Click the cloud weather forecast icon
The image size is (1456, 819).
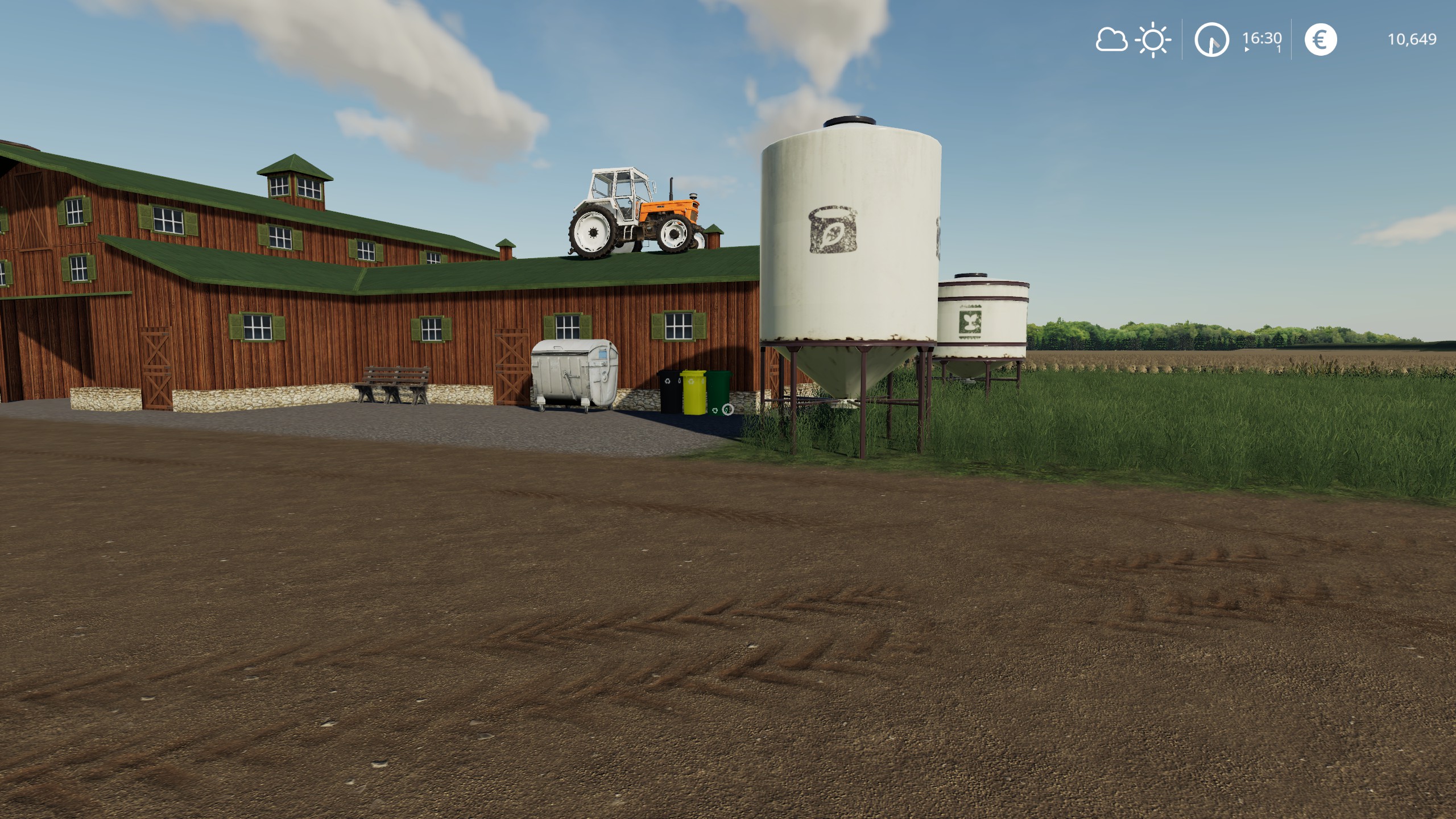tap(1111, 40)
